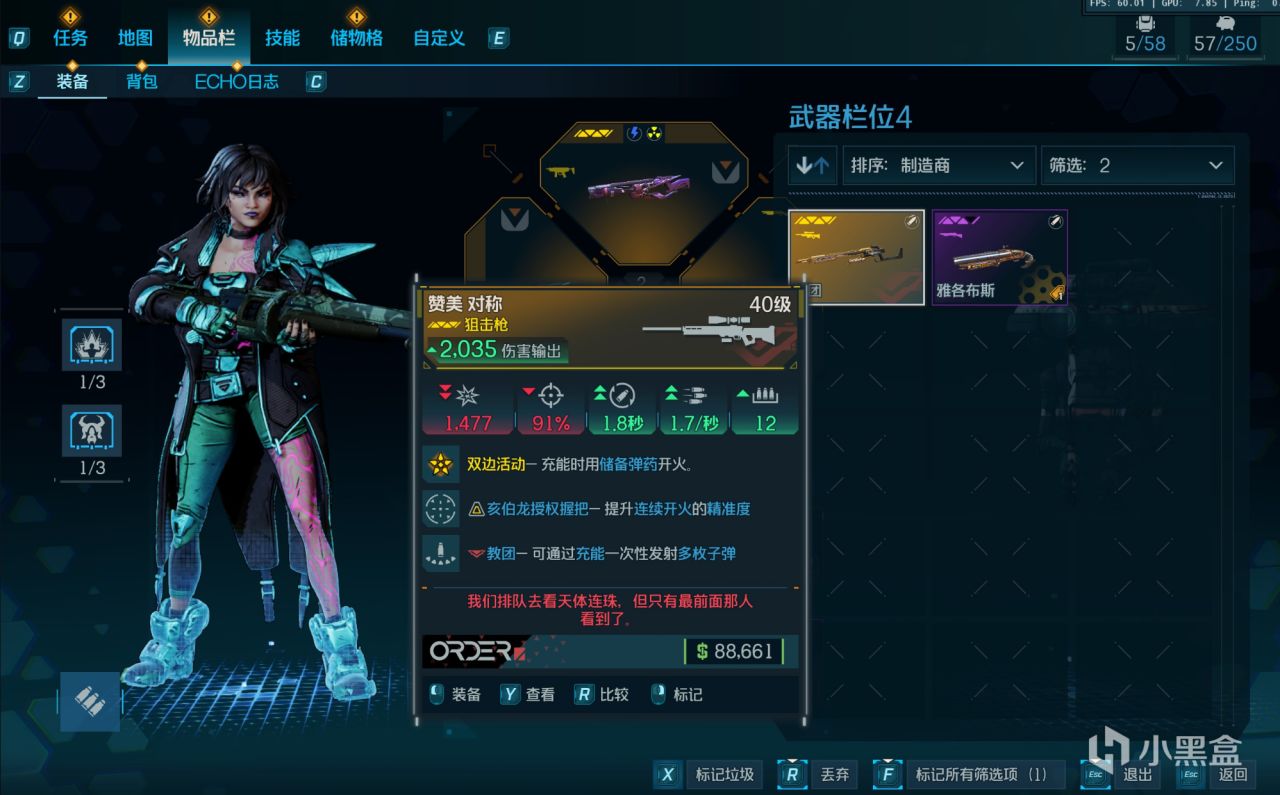Open the ammo icon panel below character
Screen dimensions: 1280x795
point(90,700)
